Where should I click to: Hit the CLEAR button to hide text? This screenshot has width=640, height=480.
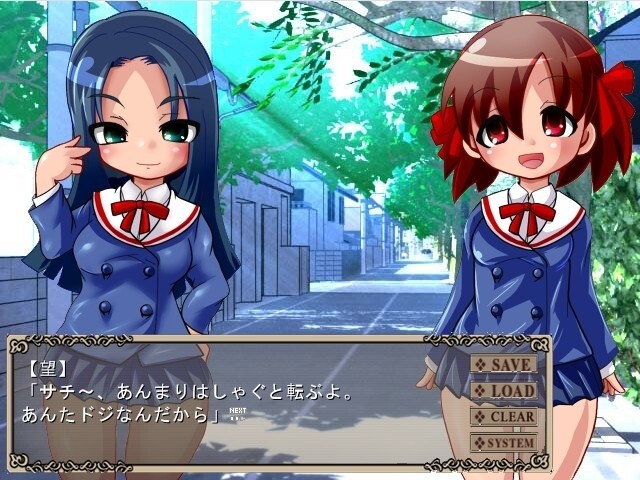click(x=504, y=416)
